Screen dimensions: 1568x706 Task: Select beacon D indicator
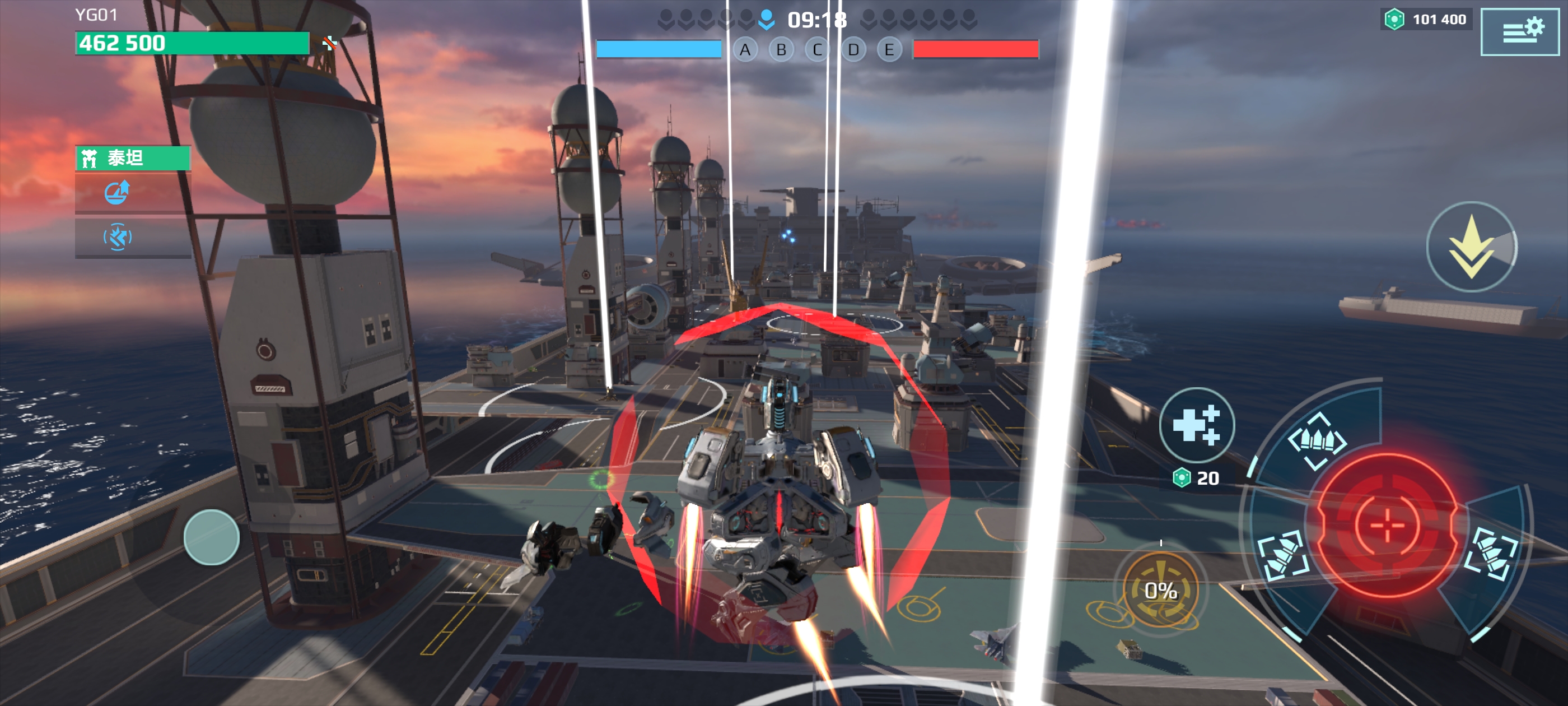[853, 50]
